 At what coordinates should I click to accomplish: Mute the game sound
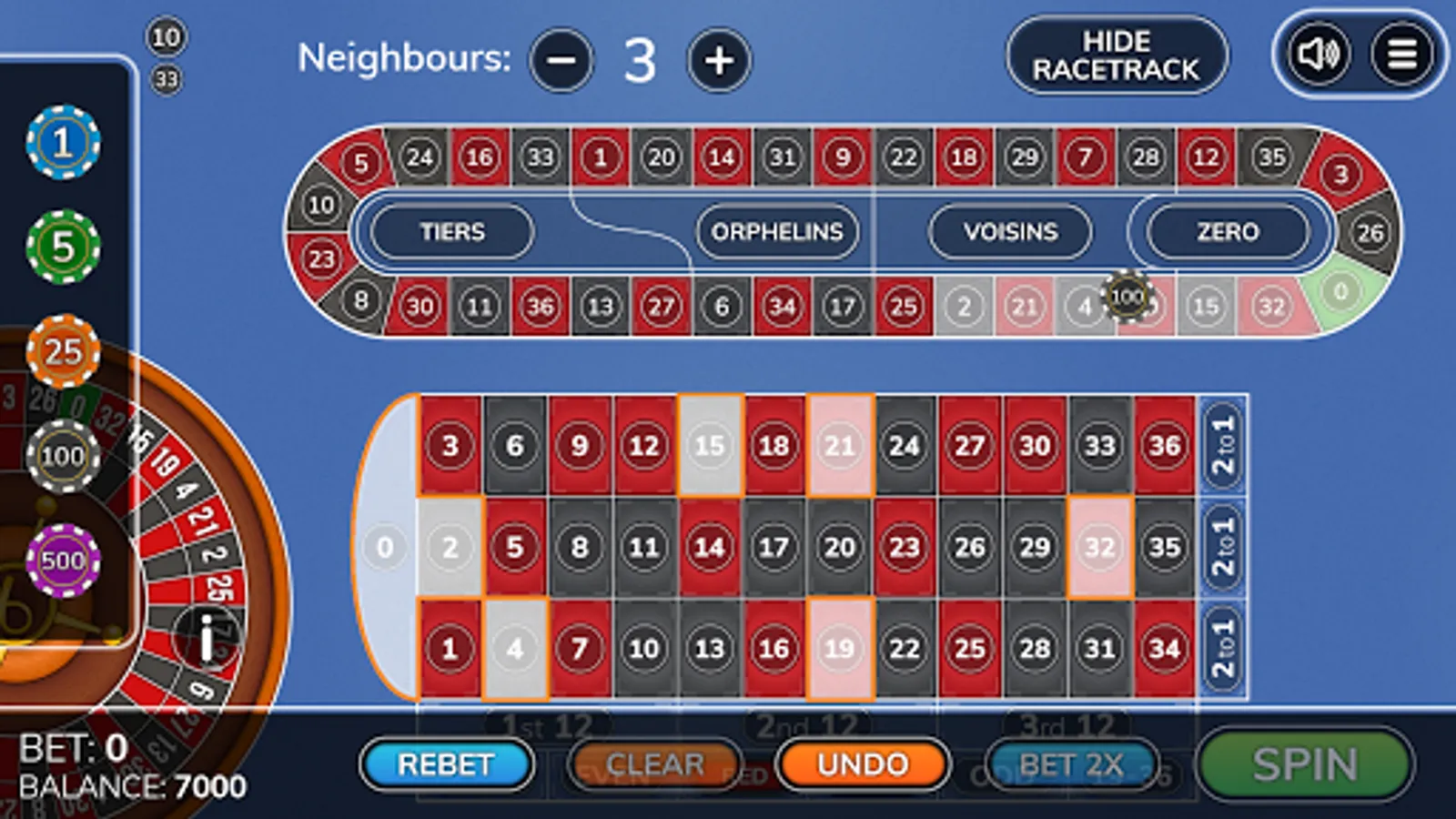(x=1321, y=56)
